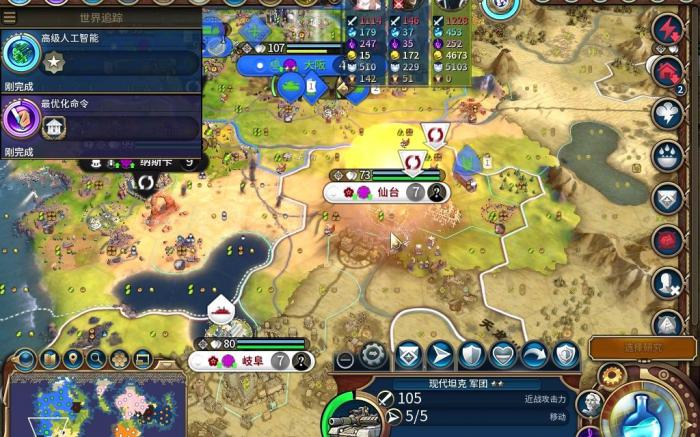The height and width of the screenshot is (437, 700).
Task: Activate the fortify shield unit action
Action: coord(471,355)
